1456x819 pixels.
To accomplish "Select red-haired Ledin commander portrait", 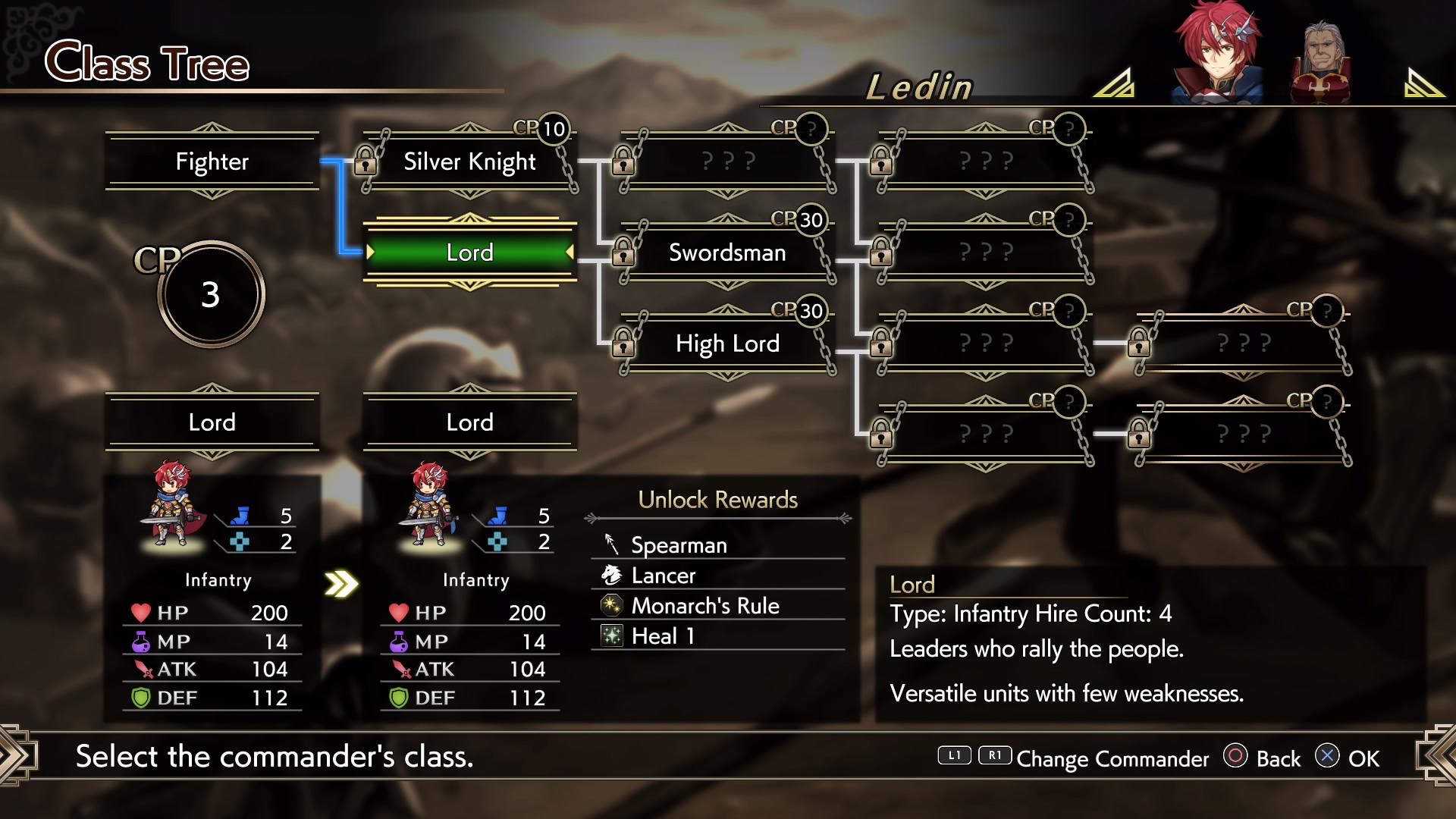I will (x=1216, y=53).
